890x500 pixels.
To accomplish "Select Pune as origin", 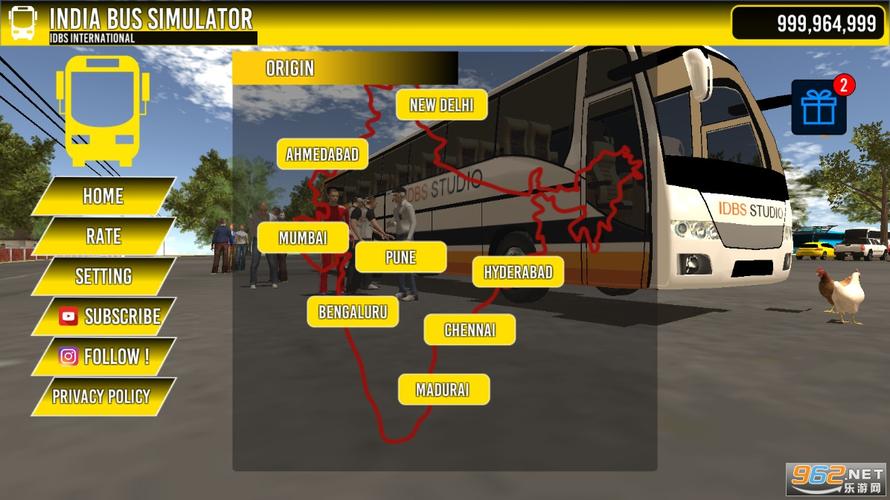I will [400, 258].
